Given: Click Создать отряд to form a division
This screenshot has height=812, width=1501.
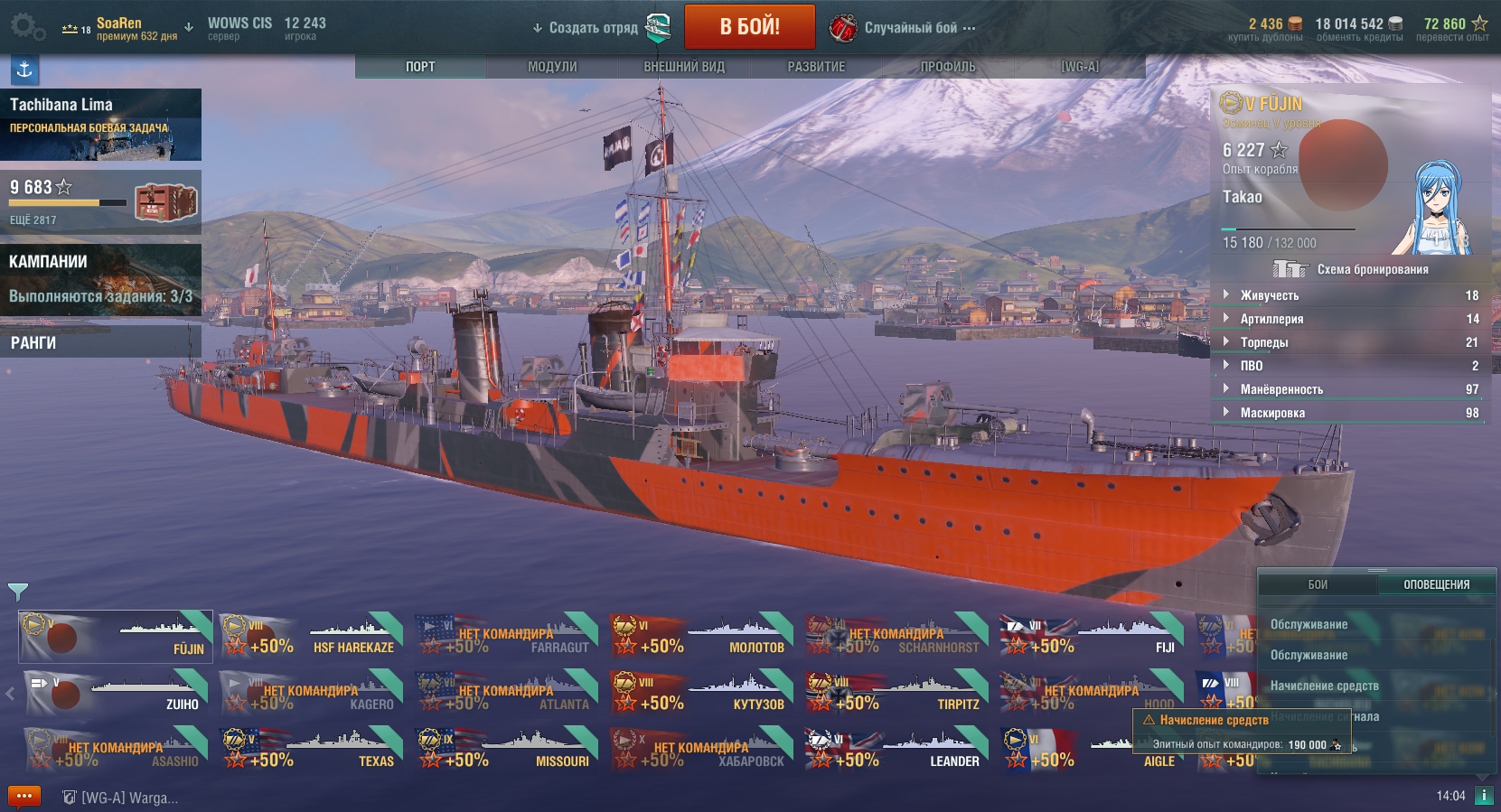Looking at the screenshot, I should point(593,28).
